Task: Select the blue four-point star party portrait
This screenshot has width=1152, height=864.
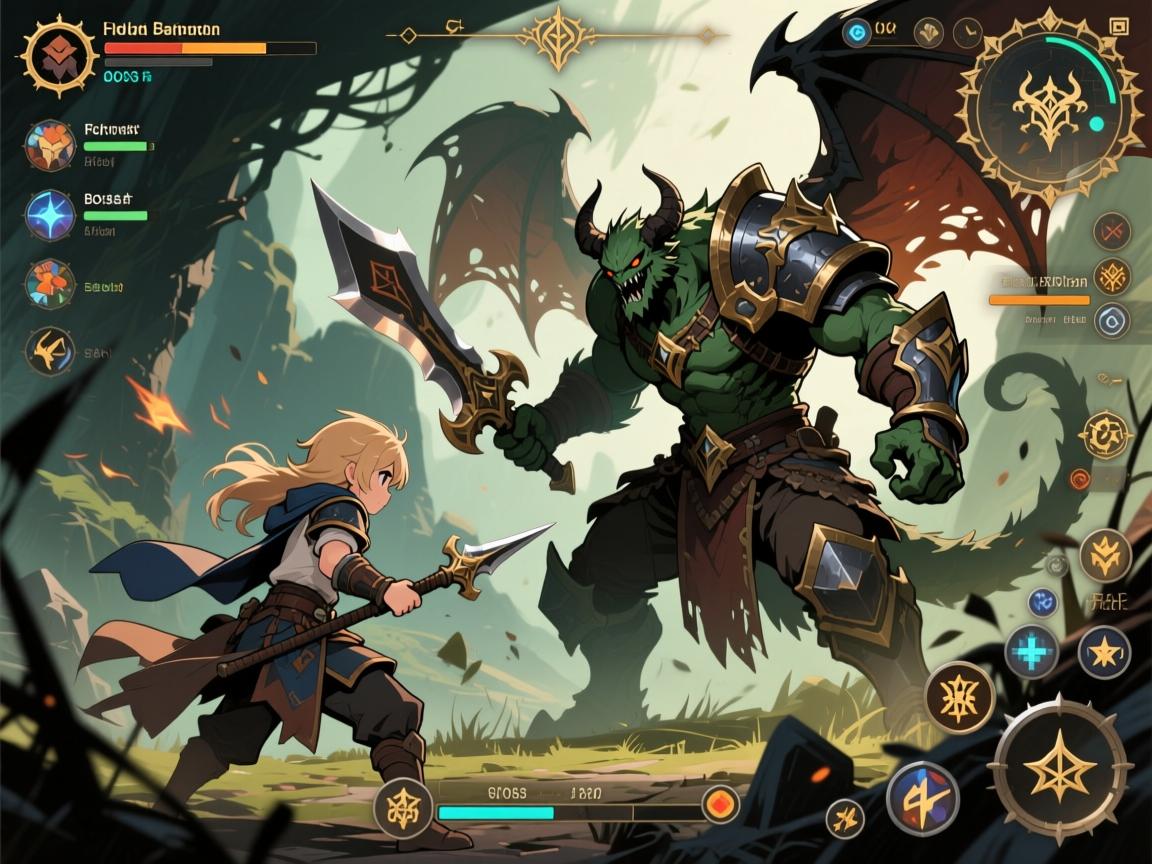Action: point(50,215)
